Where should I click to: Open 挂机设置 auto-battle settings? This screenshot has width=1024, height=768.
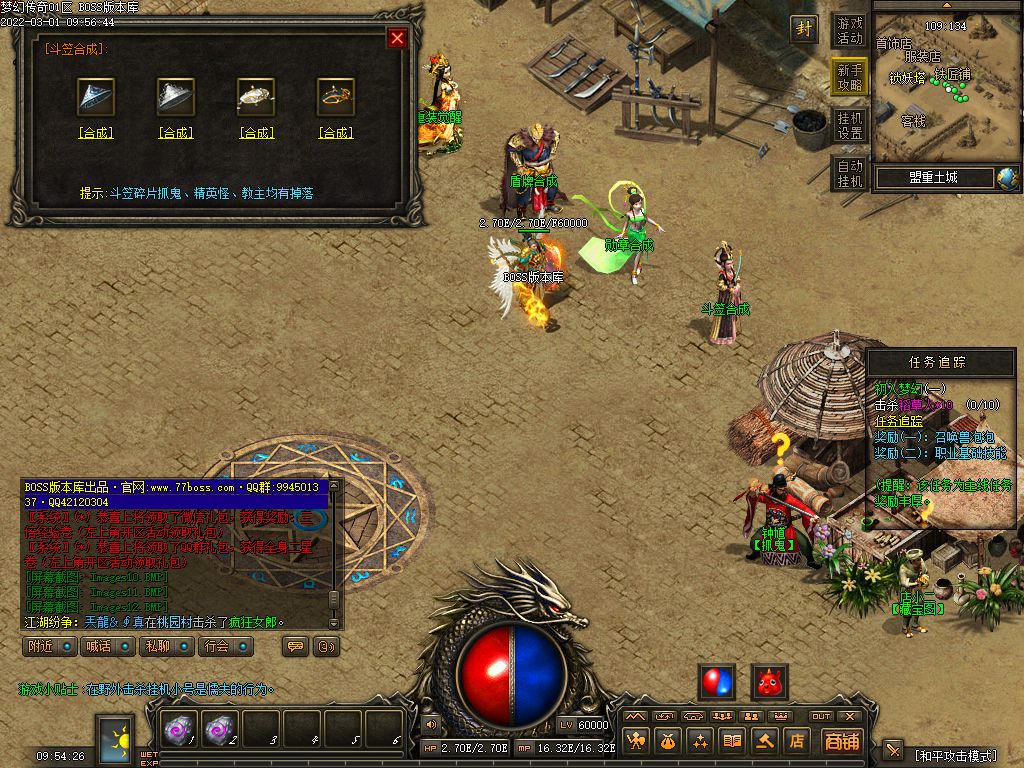pyautogui.click(x=850, y=125)
